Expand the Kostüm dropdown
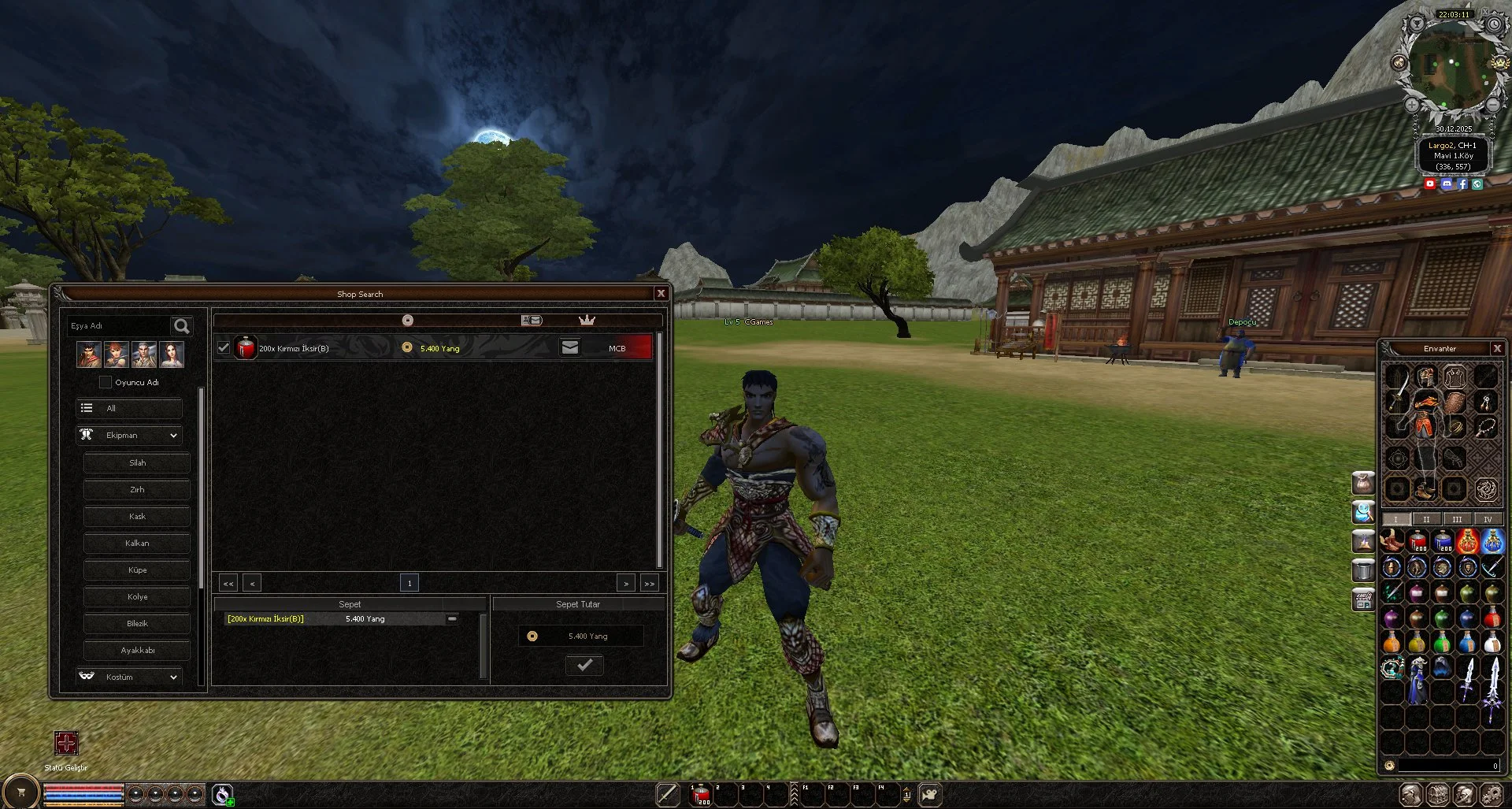 [x=129, y=676]
